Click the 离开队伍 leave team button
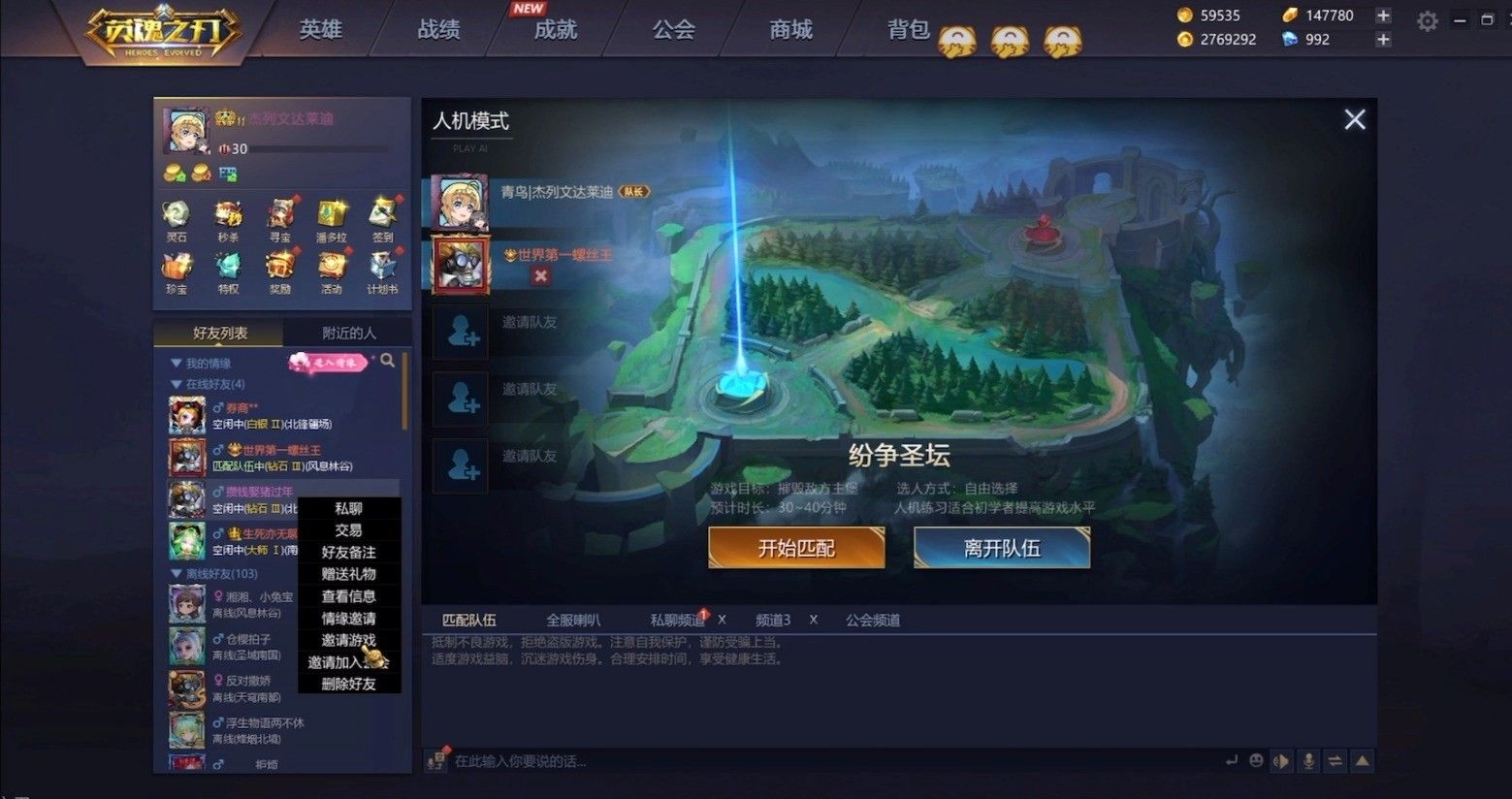The image size is (1512, 799). 1001,547
